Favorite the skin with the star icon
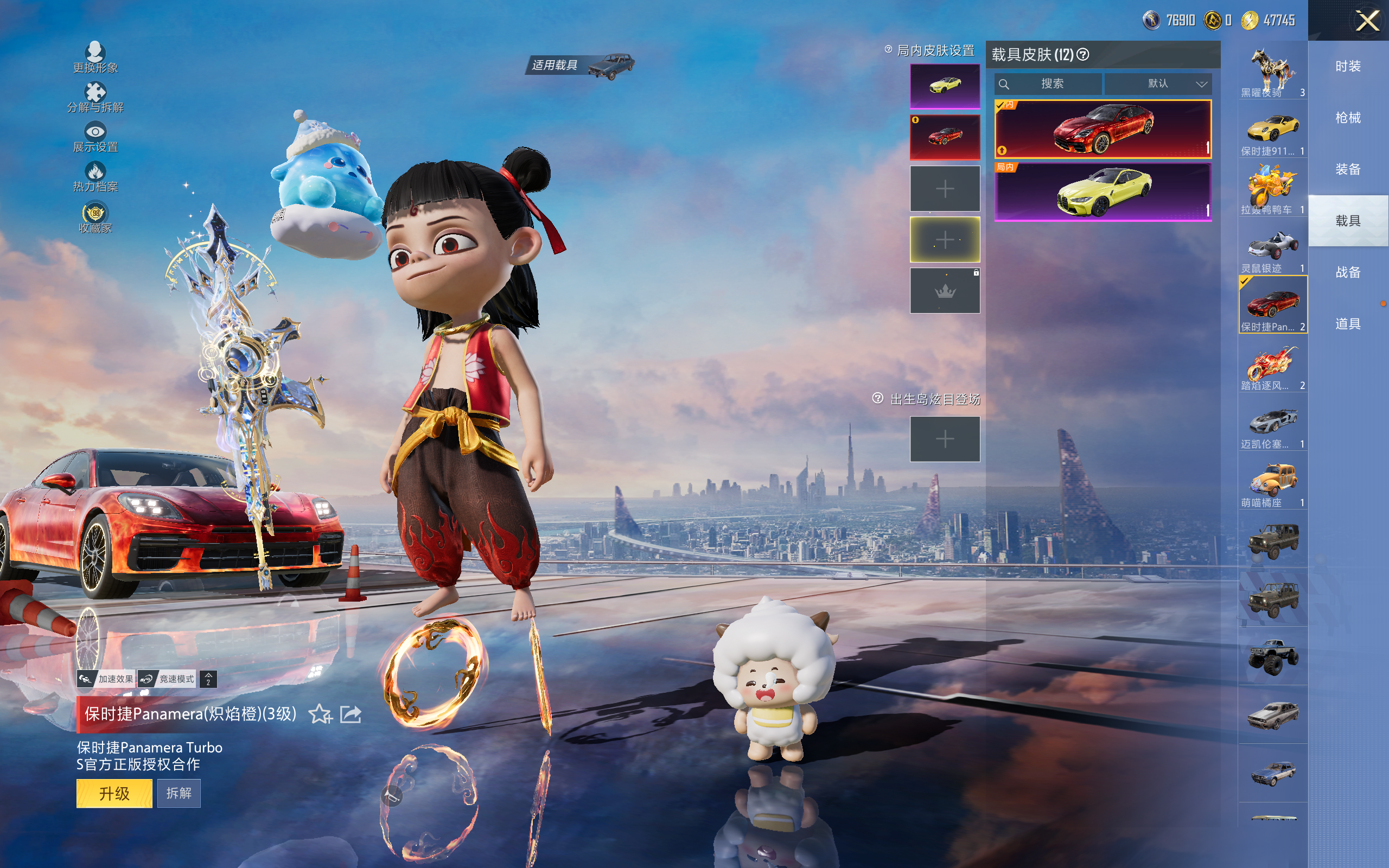This screenshot has height=868, width=1389. (x=320, y=714)
